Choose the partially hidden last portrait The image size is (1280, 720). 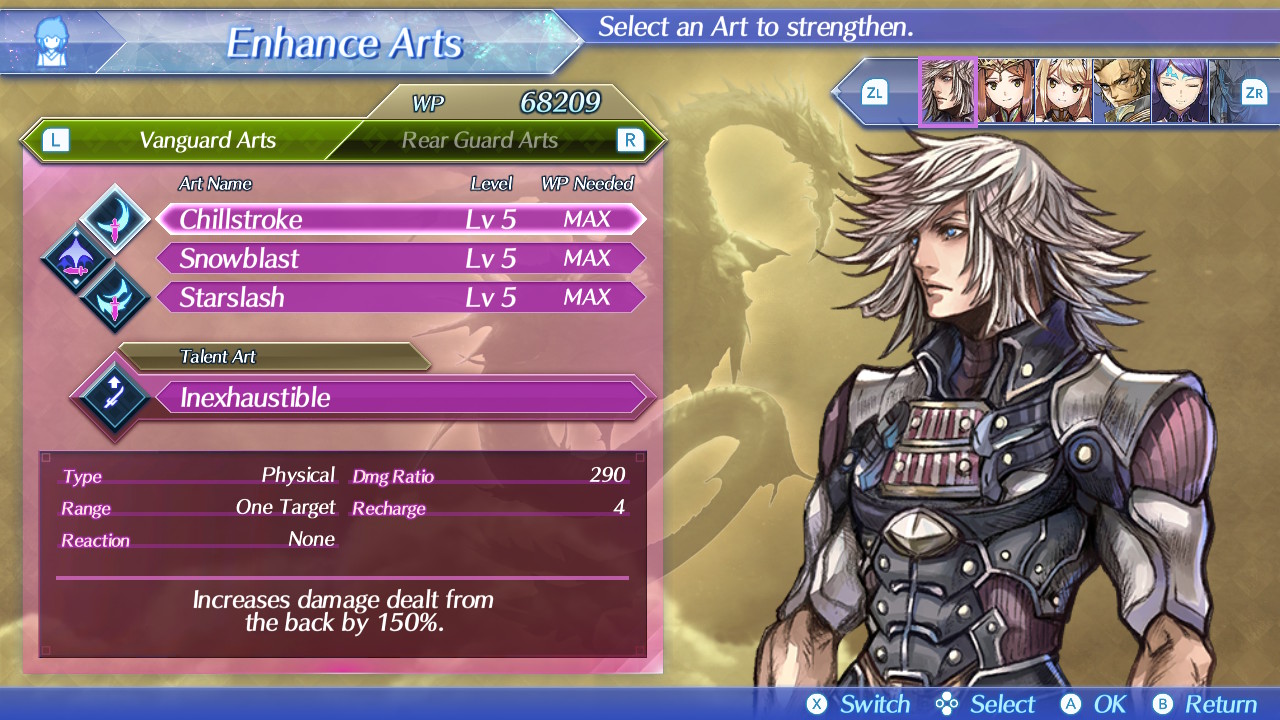click(x=1224, y=92)
